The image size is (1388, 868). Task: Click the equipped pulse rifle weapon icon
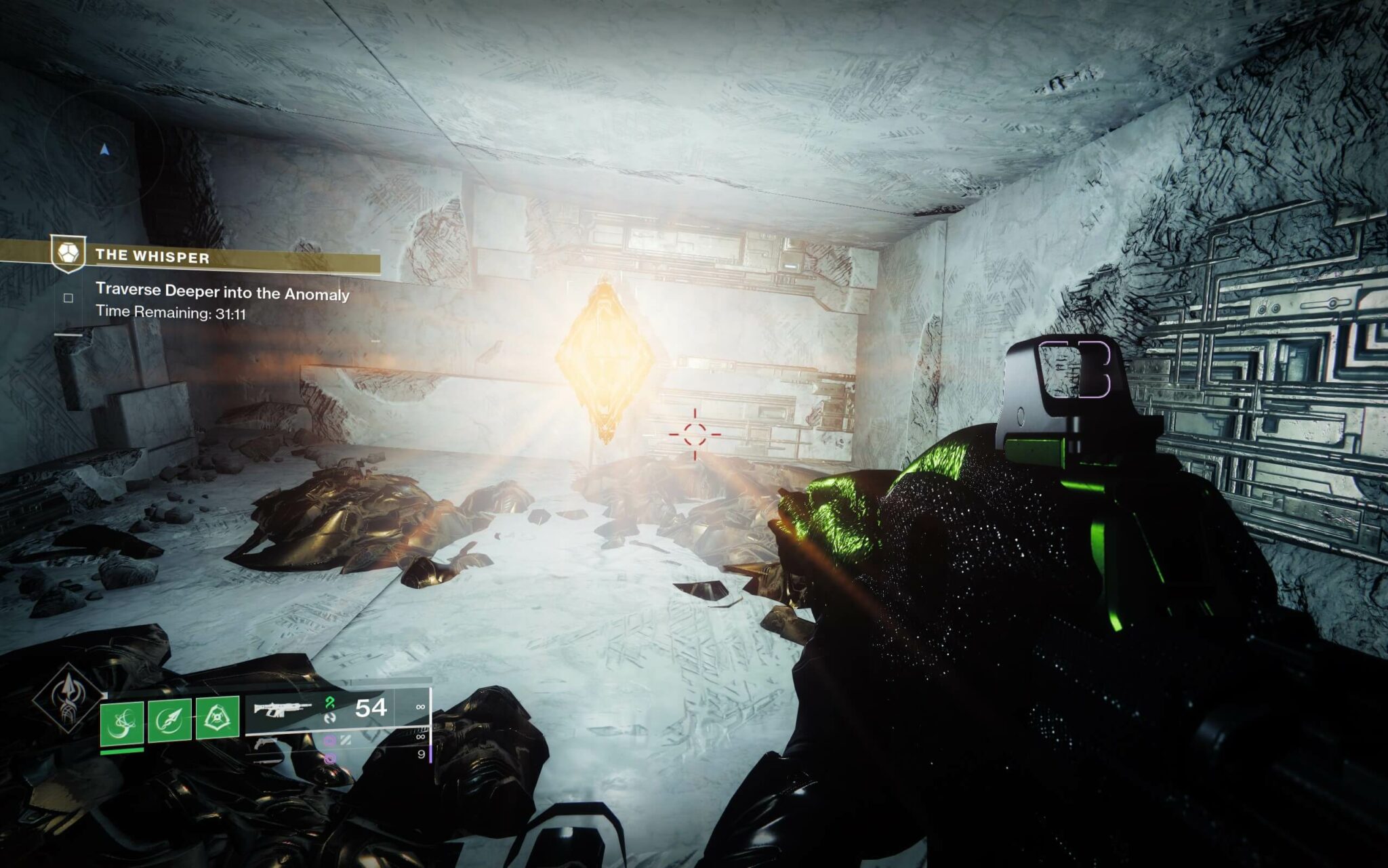tap(282, 711)
